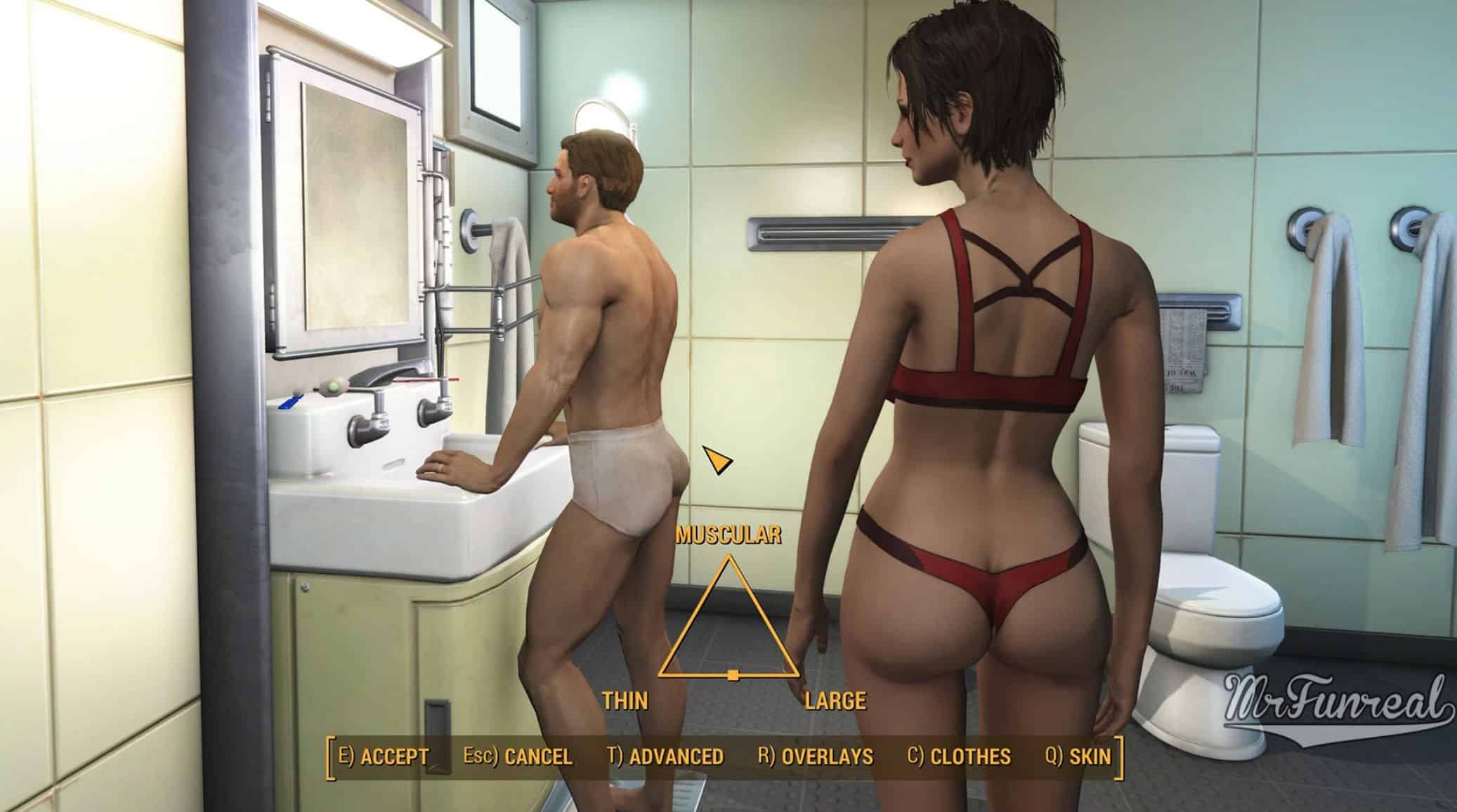Open the Skin options
The width and height of the screenshot is (1457, 812).
pyautogui.click(x=1078, y=757)
